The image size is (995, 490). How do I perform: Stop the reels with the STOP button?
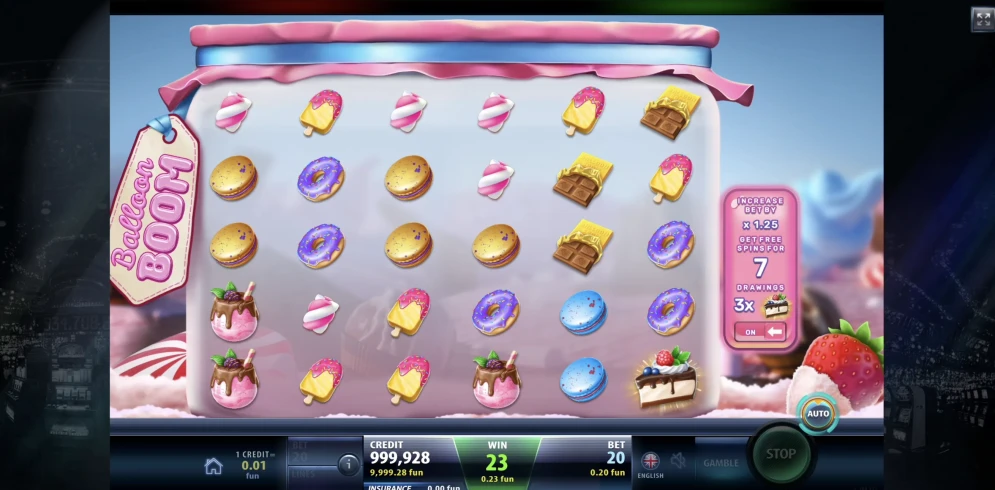coord(780,454)
